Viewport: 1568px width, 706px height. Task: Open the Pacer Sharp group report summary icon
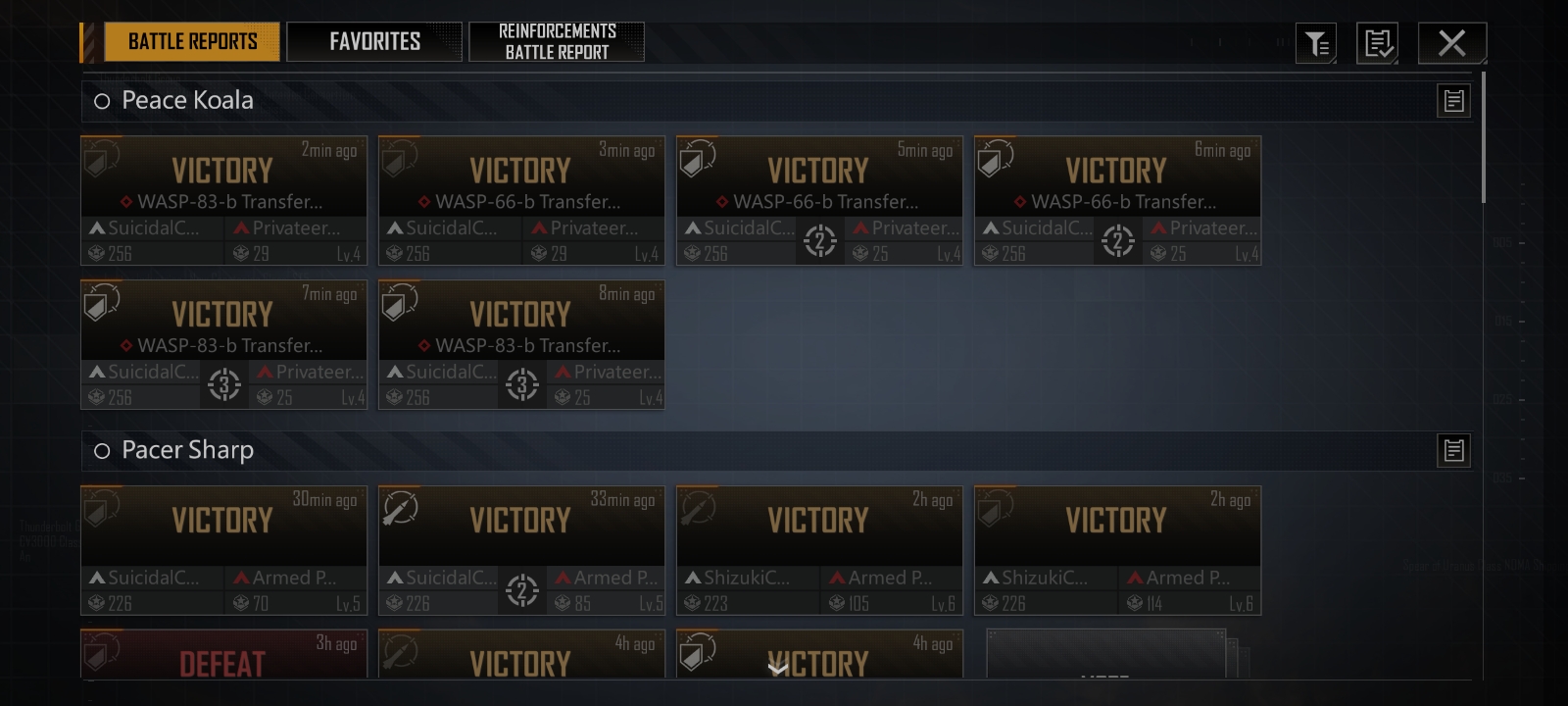(x=1453, y=450)
